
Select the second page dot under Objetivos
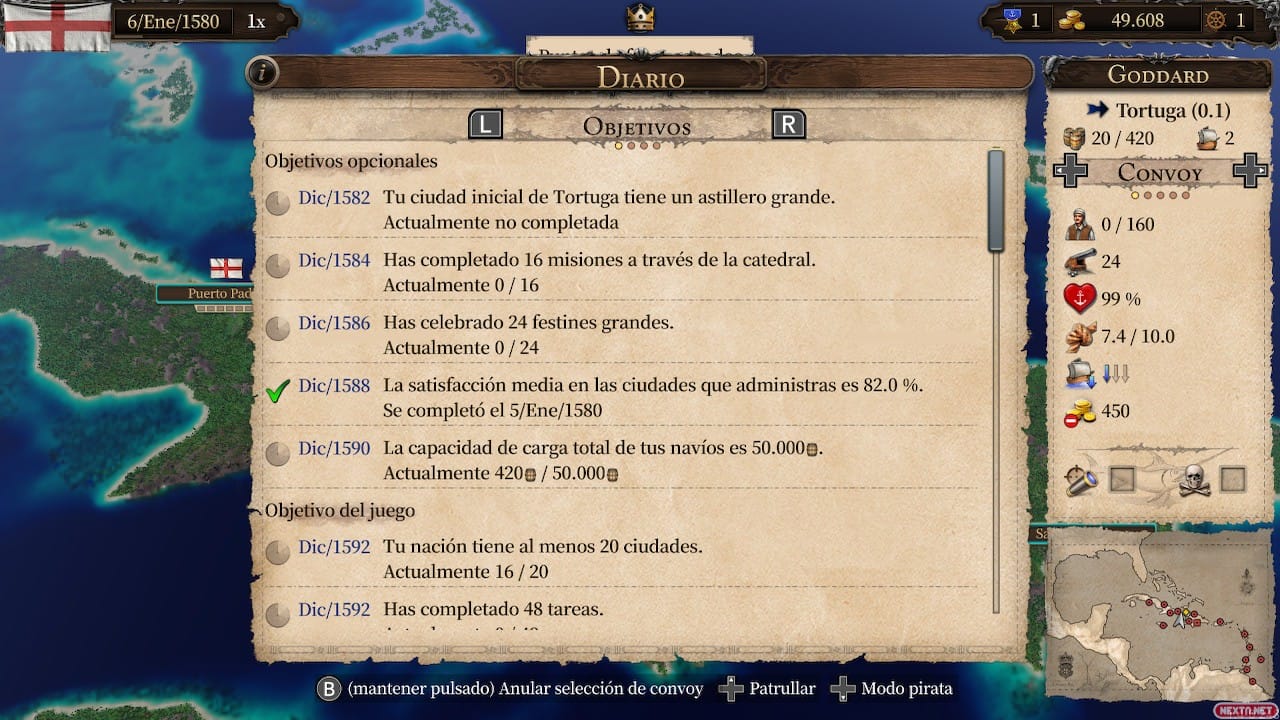click(x=630, y=144)
